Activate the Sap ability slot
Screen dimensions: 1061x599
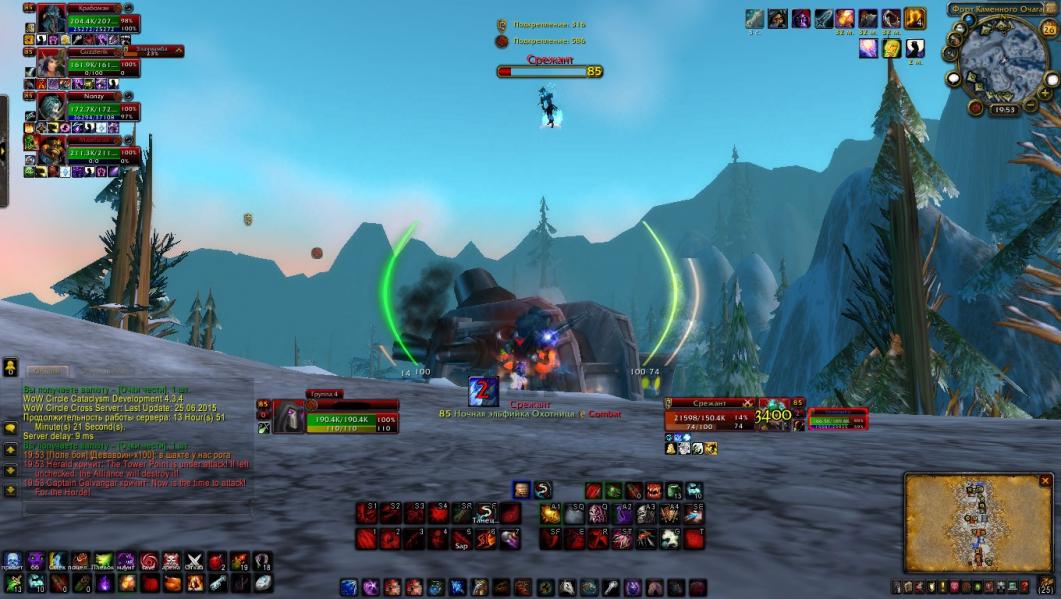click(x=462, y=539)
